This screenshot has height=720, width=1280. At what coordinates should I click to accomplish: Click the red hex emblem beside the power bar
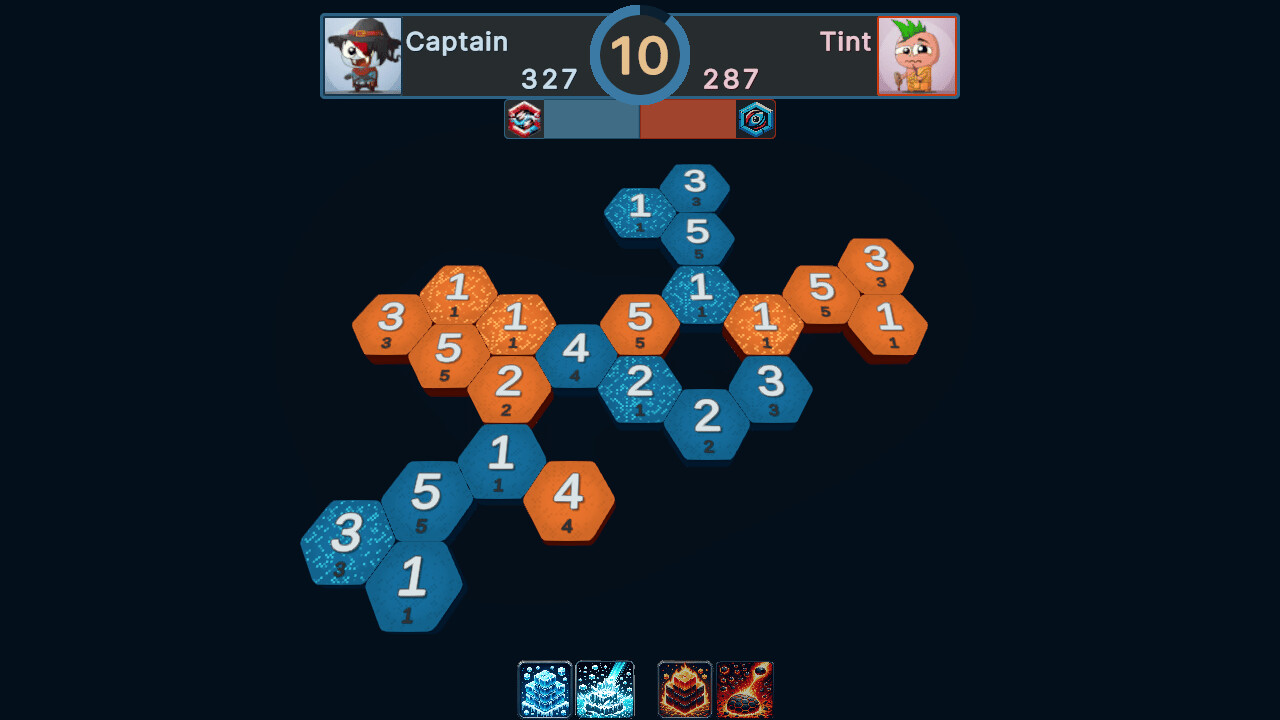click(x=524, y=119)
